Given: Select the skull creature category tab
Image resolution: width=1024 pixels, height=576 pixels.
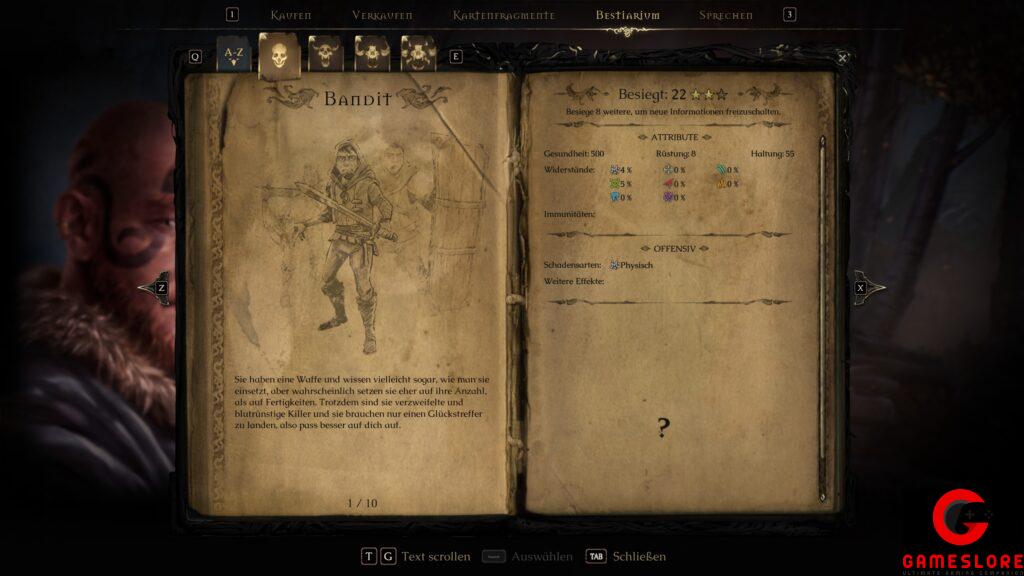Looking at the screenshot, I should pyautogui.click(x=279, y=56).
